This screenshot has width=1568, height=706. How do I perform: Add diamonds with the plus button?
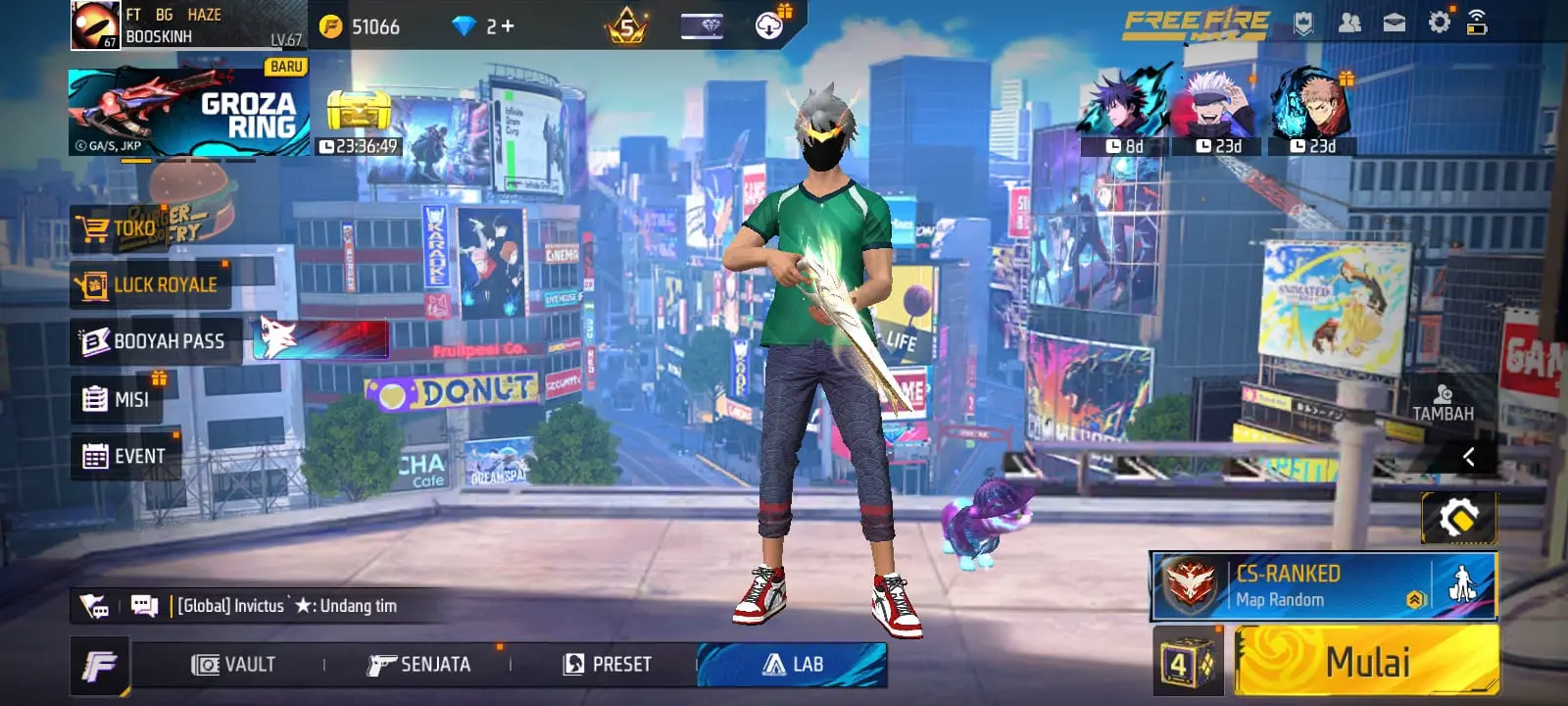click(x=508, y=26)
